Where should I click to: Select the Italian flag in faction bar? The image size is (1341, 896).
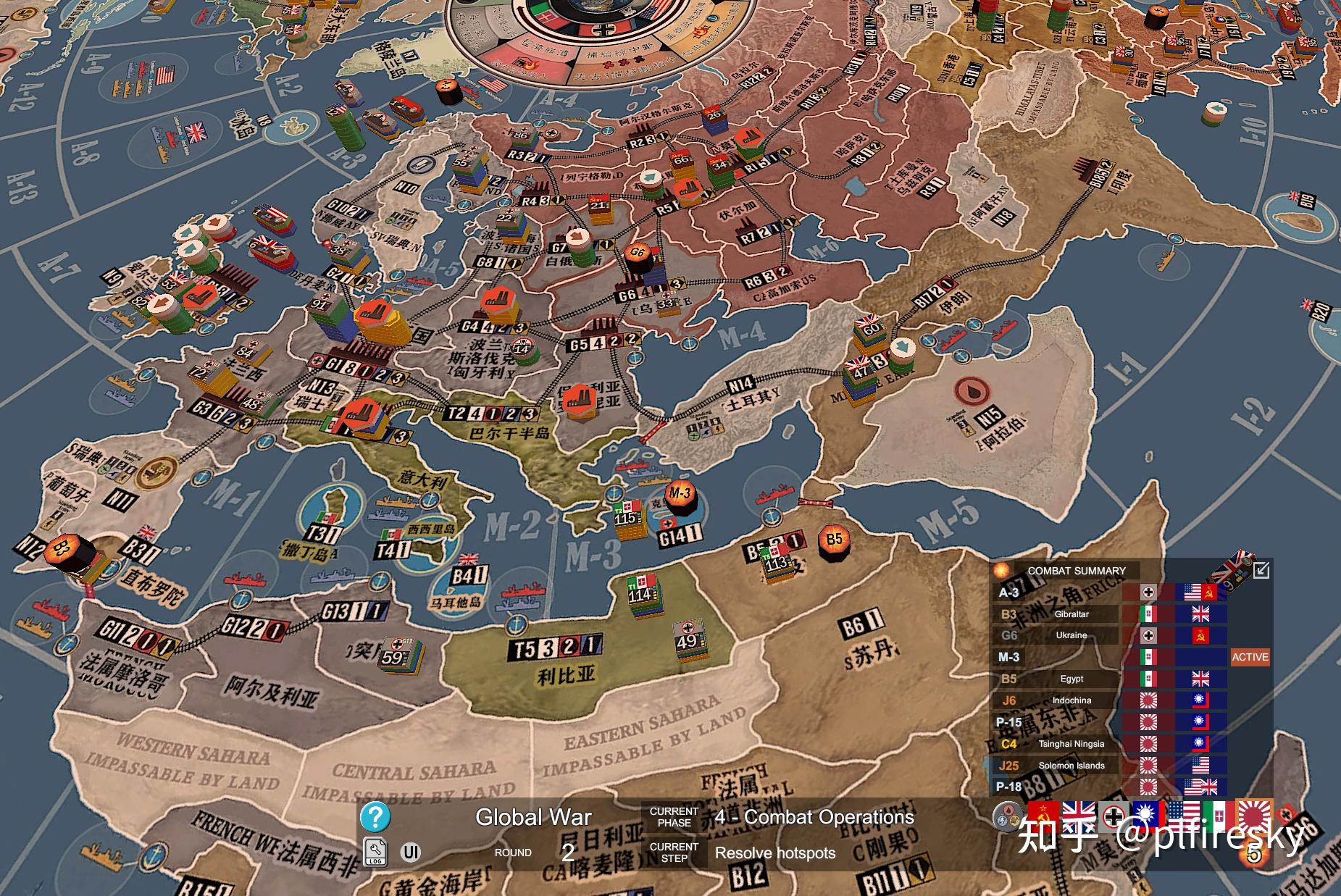click(x=1219, y=816)
